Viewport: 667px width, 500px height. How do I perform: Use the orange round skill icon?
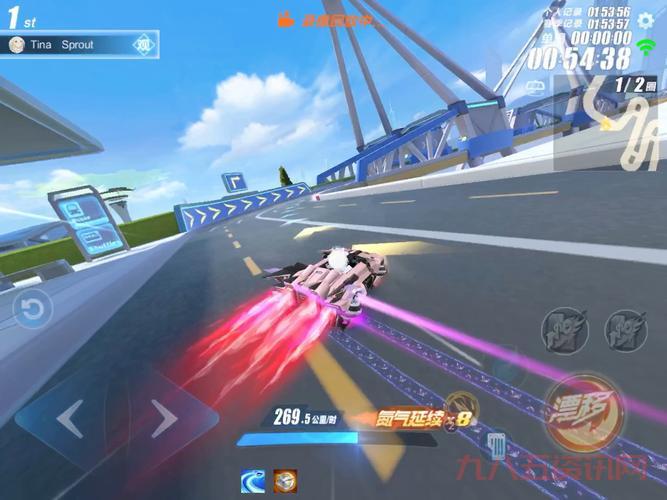click(287, 480)
